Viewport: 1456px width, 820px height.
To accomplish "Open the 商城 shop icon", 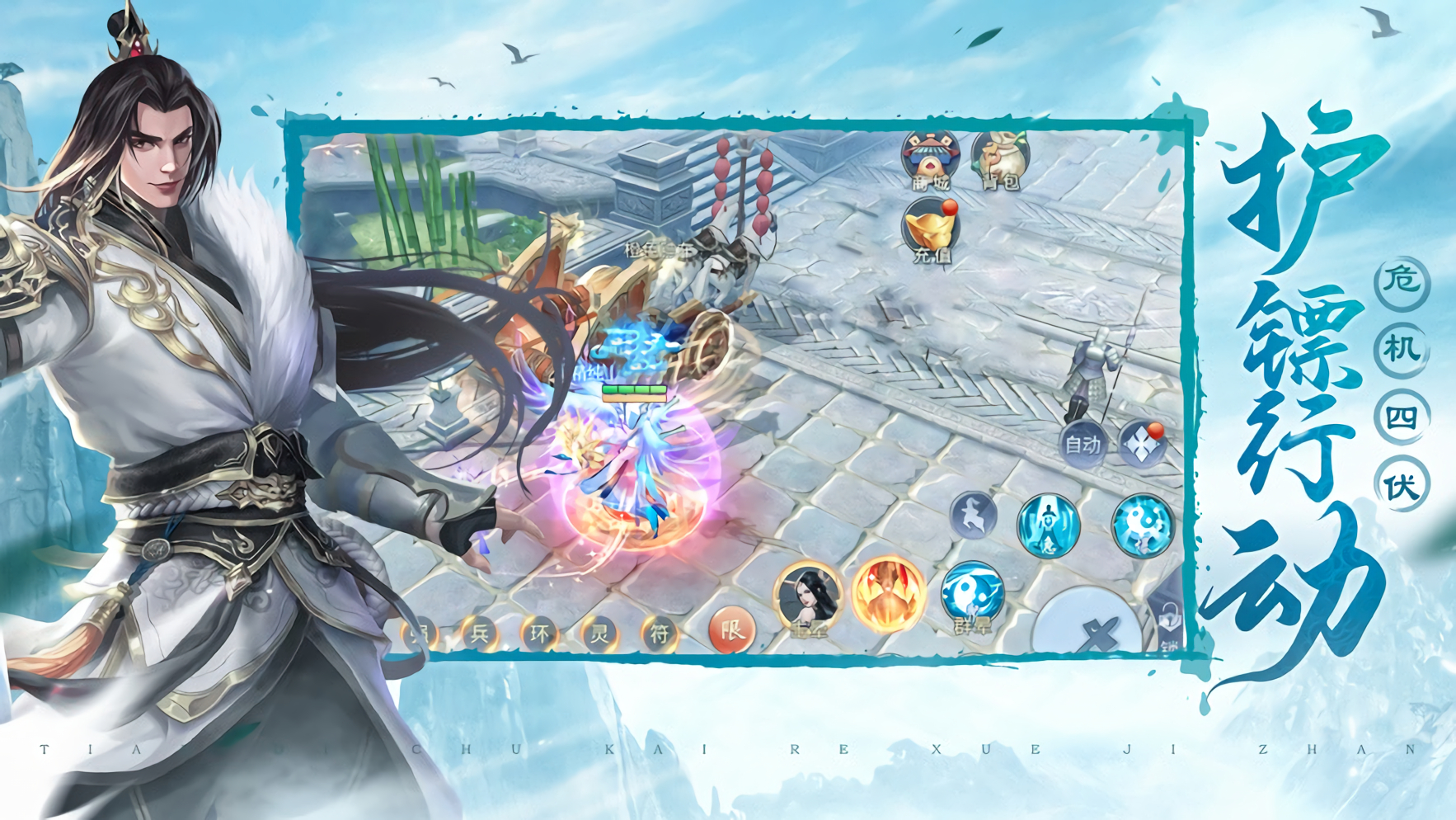I will [x=929, y=159].
